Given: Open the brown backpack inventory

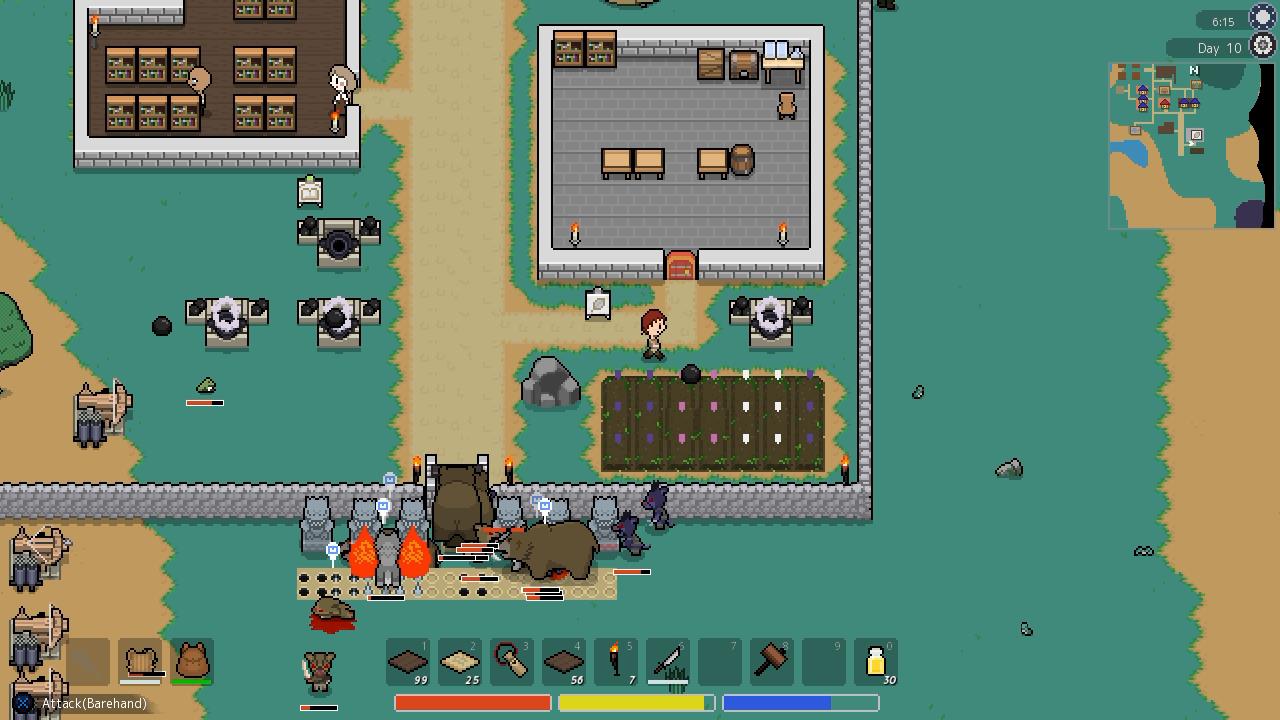Looking at the screenshot, I should (192, 661).
